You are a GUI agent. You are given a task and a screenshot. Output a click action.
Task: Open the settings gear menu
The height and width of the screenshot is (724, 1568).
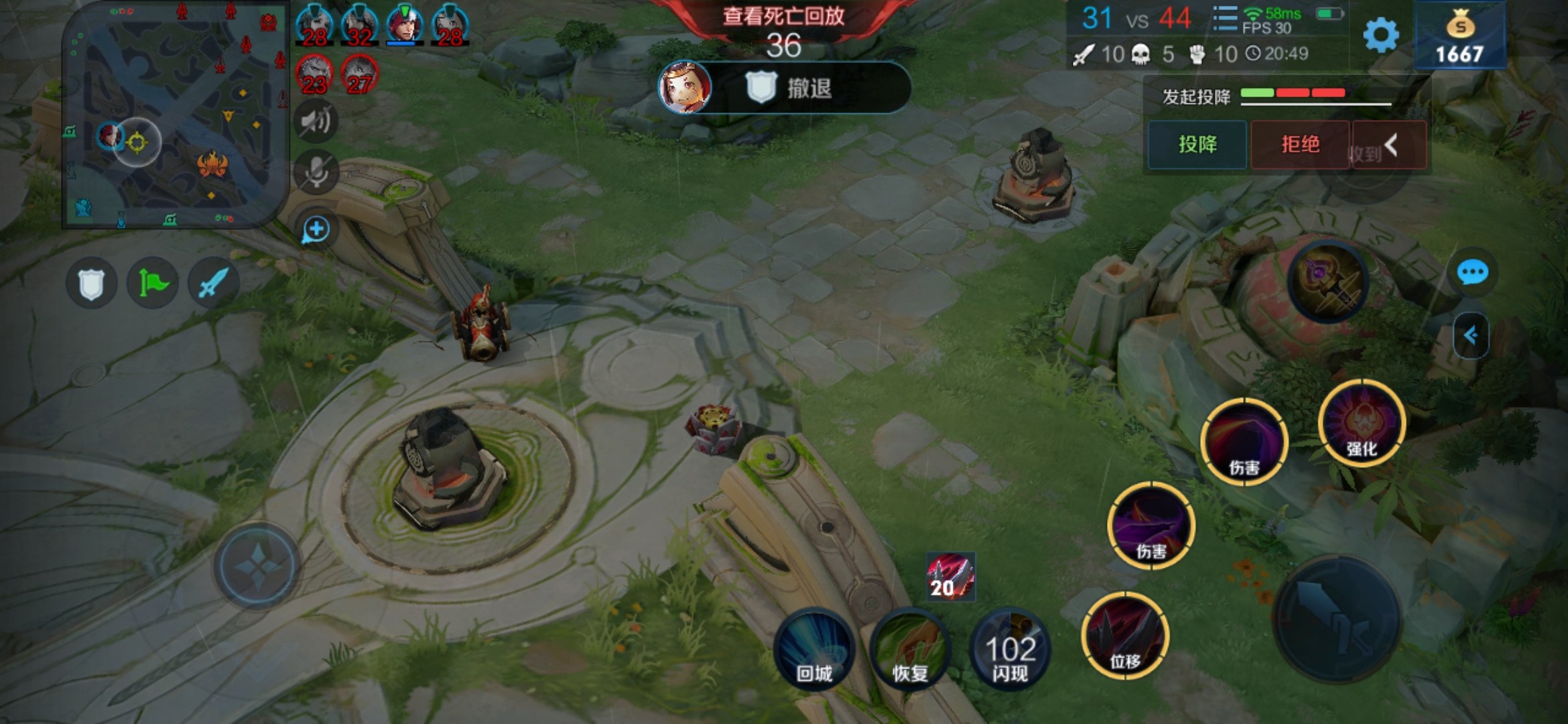coord(1381,35)
